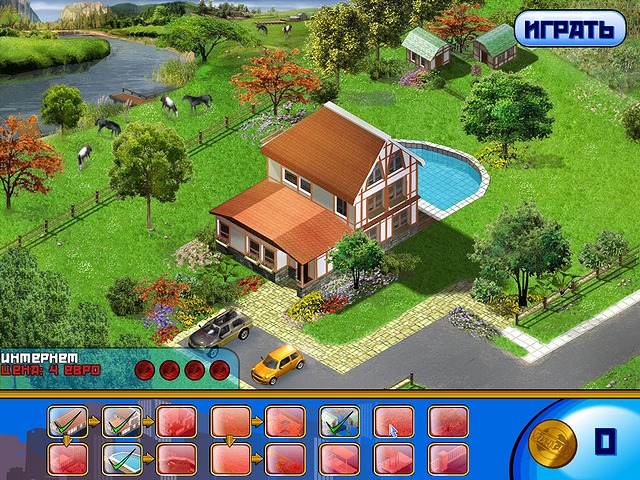Image resolution: width=640 pixels, height=480 pixels.
Task: Select the checked swimming pool upgrade tile
Action: pyautogui.click(x=121, y=458)
